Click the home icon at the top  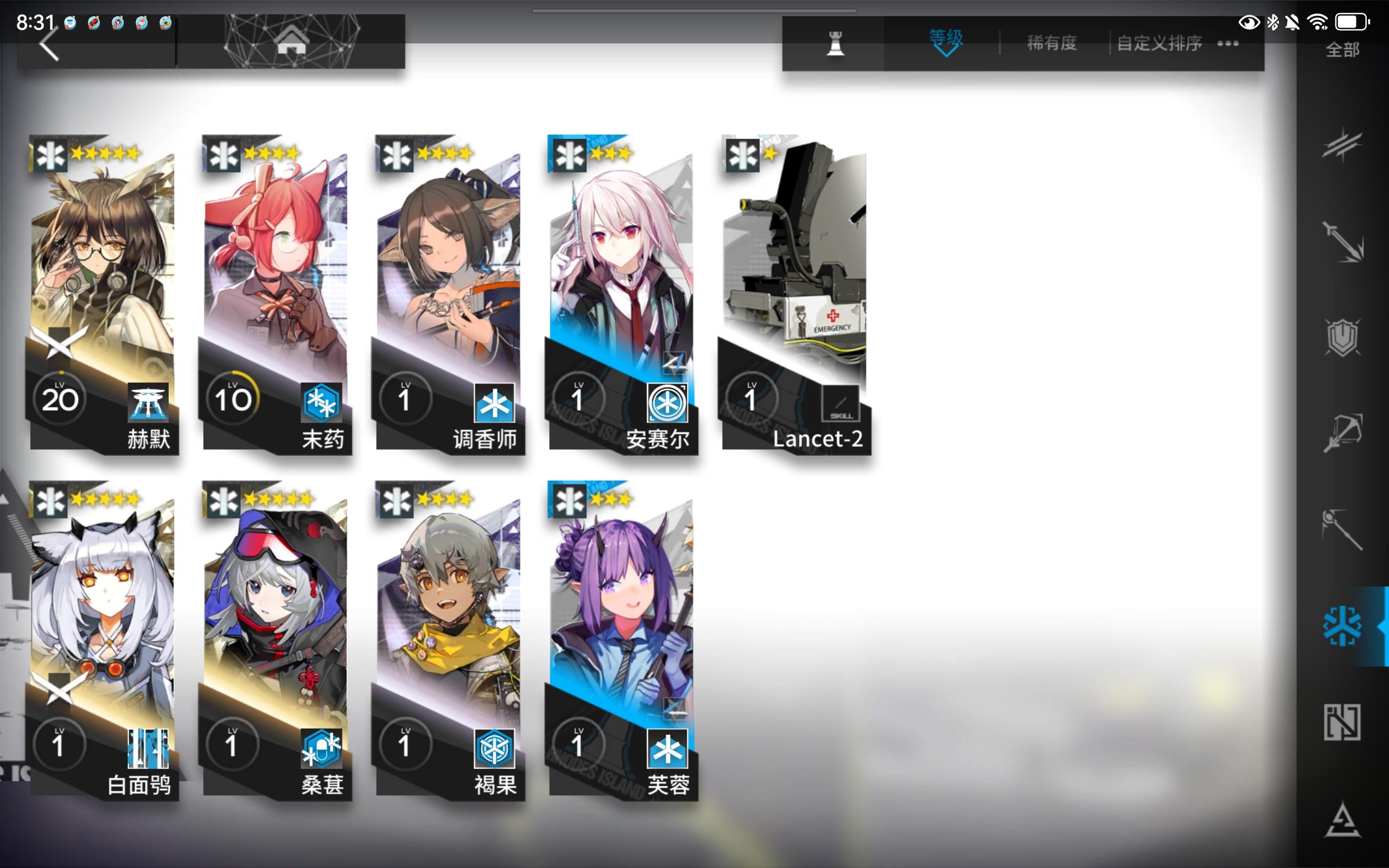click(295, 42)
